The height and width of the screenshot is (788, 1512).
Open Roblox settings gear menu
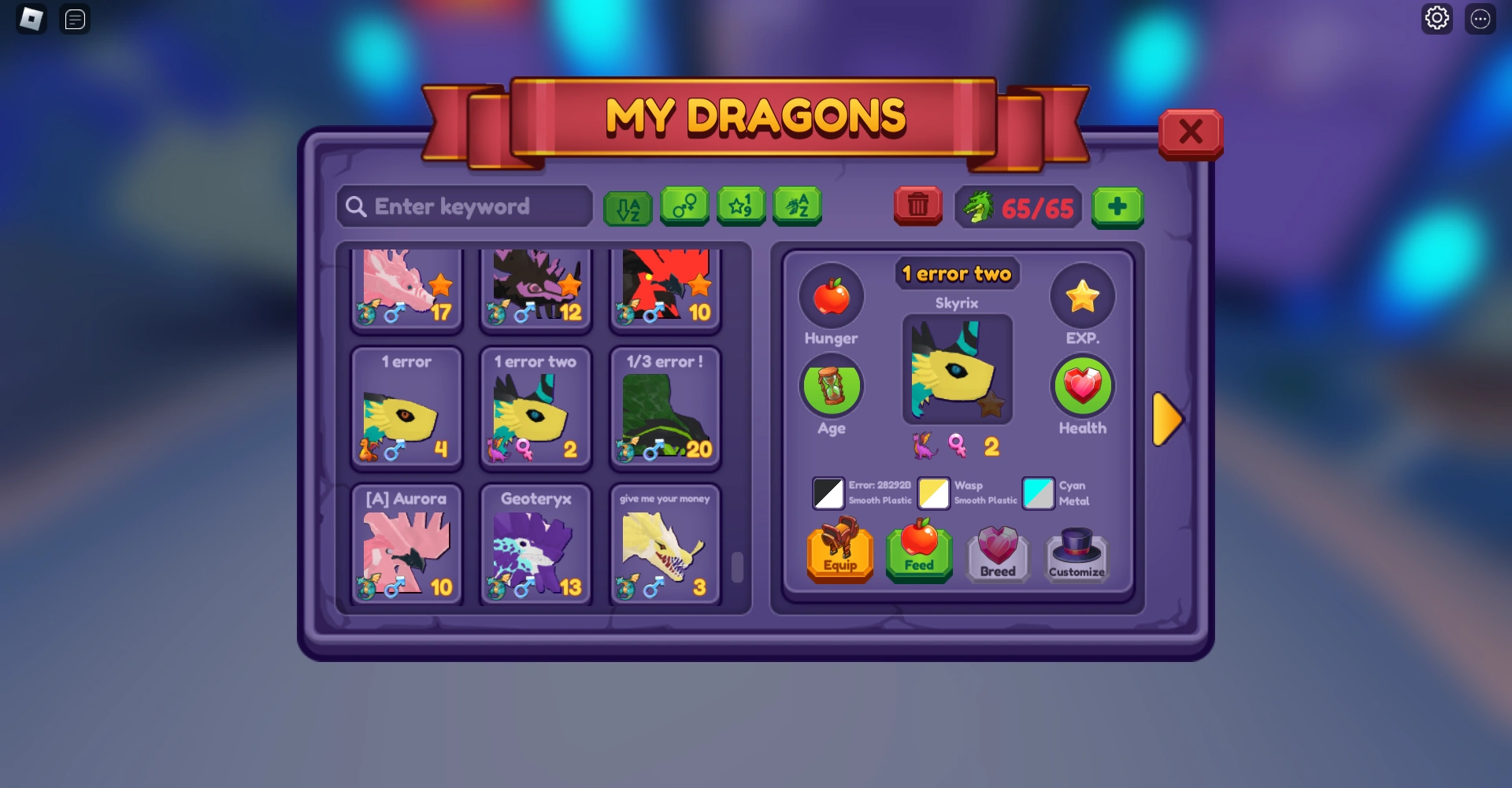pos(1437,17)
